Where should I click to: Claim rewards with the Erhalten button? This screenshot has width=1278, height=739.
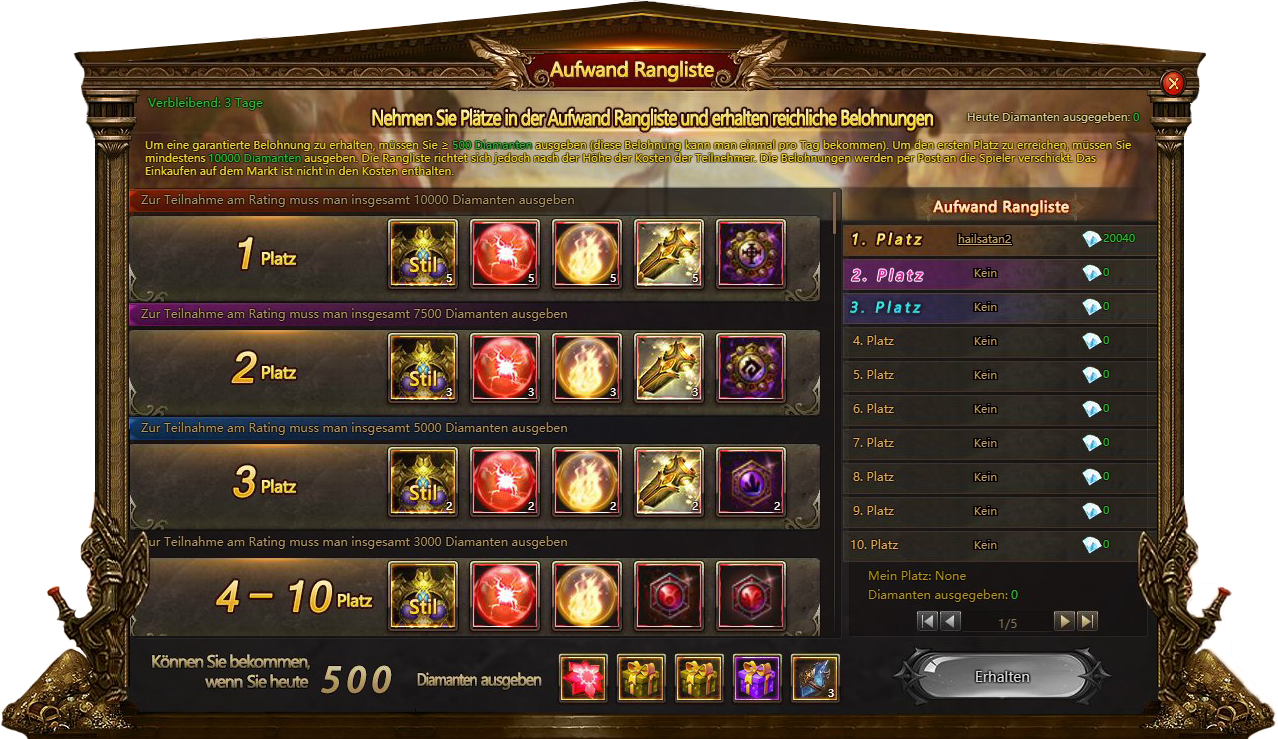pos(1002,677)
